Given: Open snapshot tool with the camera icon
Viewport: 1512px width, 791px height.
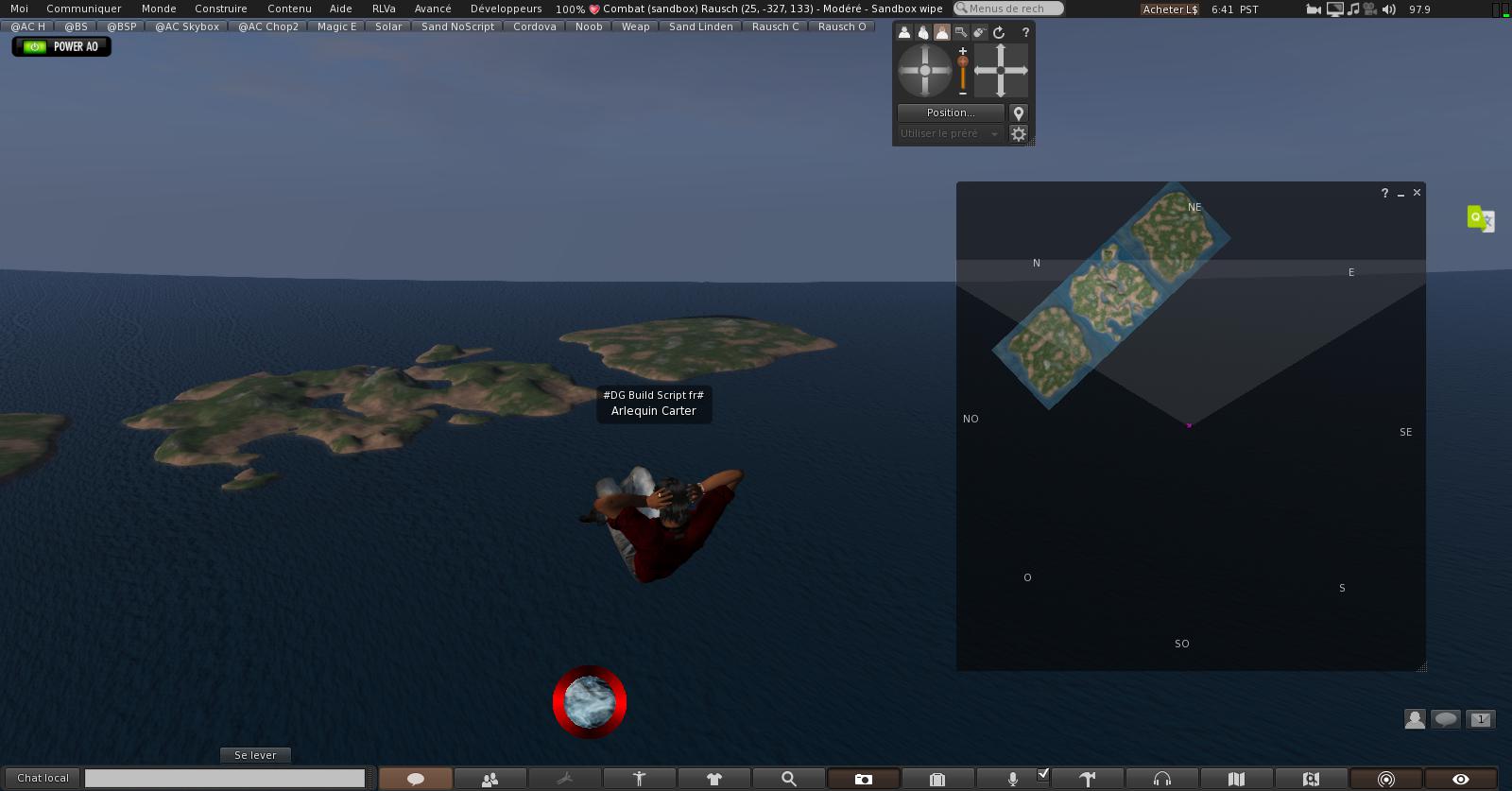Looking at the screenshot, I should tap(864, 779).
